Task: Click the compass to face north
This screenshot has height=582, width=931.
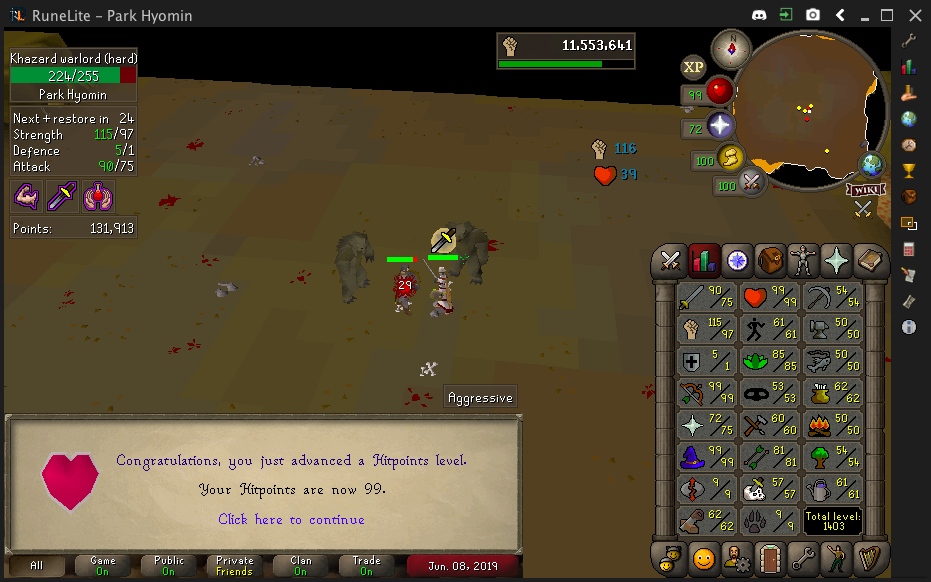Action: pyautogui.click(x=731, y=49)
